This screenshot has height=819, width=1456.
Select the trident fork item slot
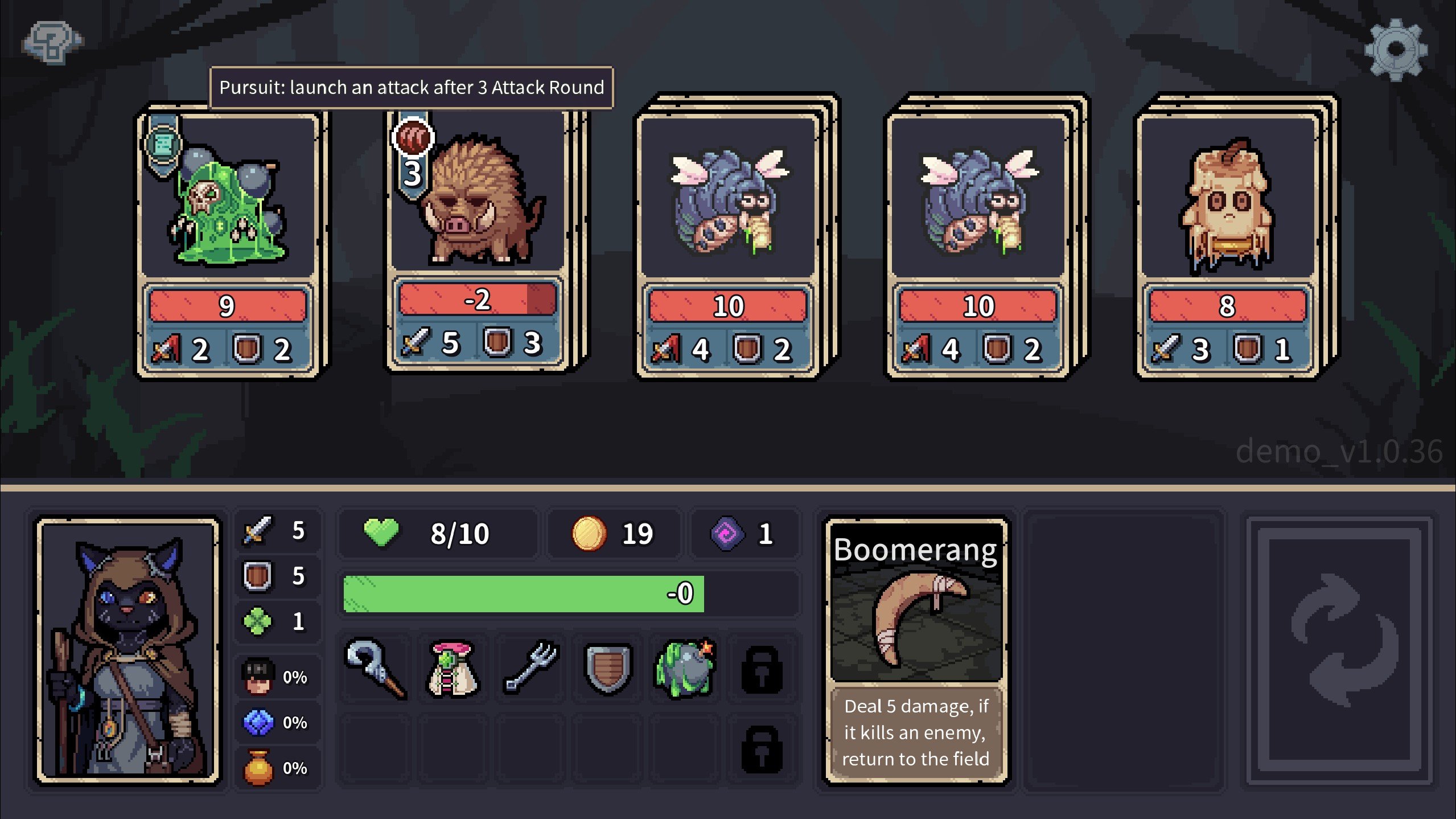click(529, 668)
